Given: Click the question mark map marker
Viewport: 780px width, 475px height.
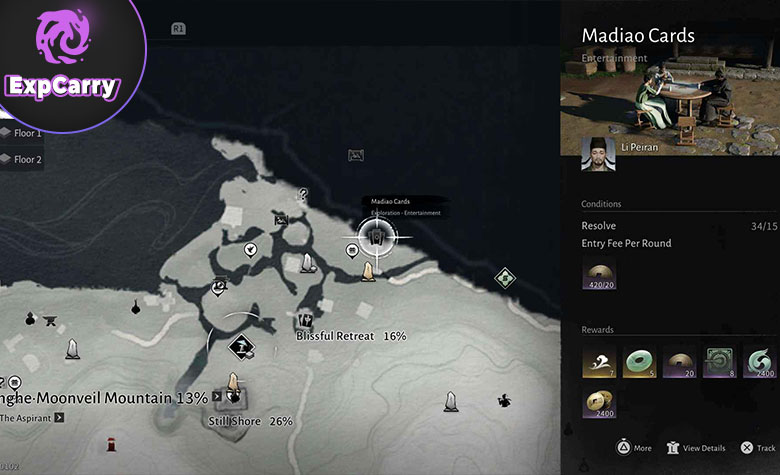Looking at the screenshot, I should (303, 194).
